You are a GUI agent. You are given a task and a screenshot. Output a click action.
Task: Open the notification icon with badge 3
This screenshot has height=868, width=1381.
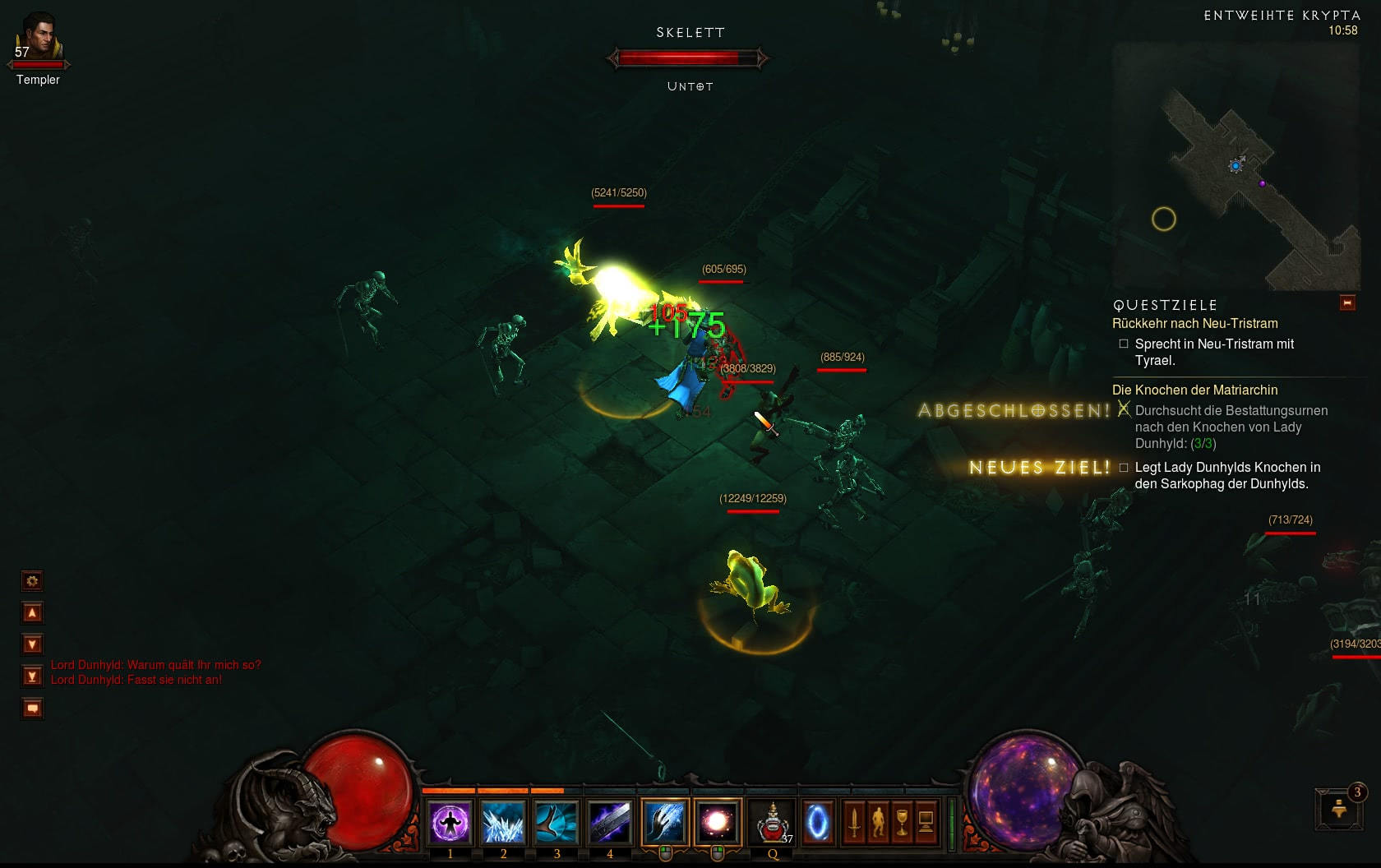[x=1340, y=808]
